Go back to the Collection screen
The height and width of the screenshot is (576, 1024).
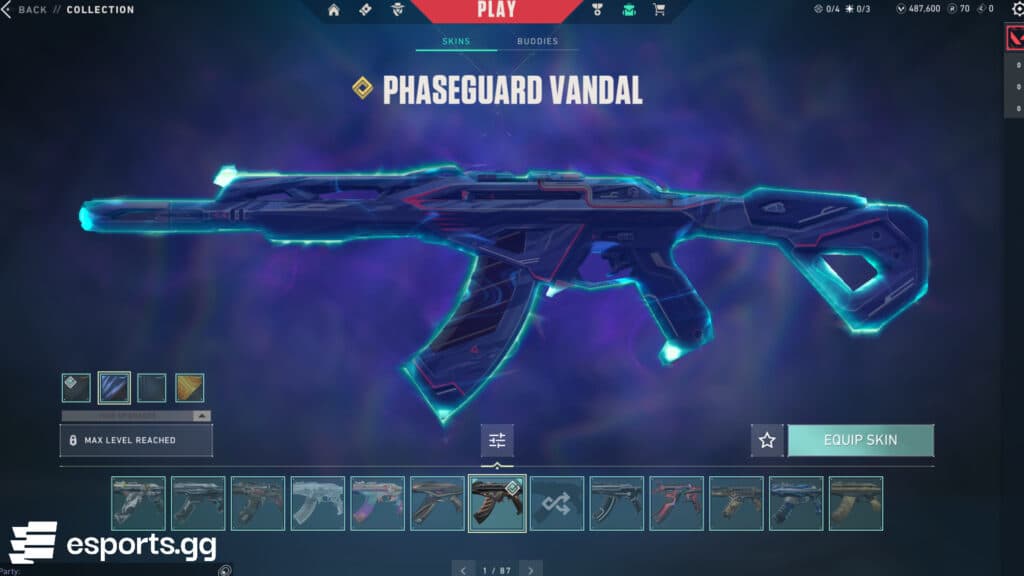point(26,10)
